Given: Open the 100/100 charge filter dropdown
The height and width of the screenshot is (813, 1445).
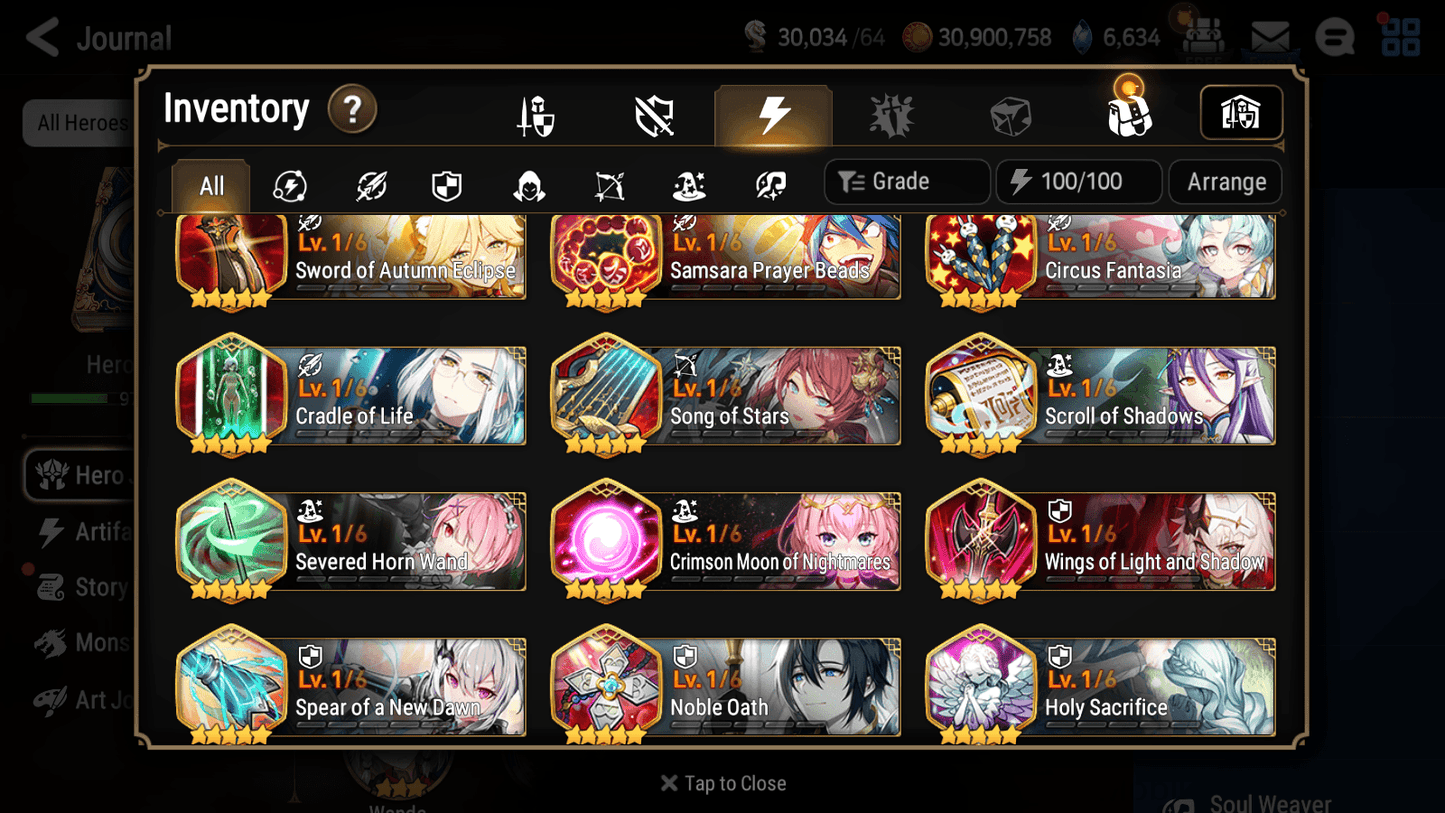Looking at the screenshot, I should (x=1078, y=181).
